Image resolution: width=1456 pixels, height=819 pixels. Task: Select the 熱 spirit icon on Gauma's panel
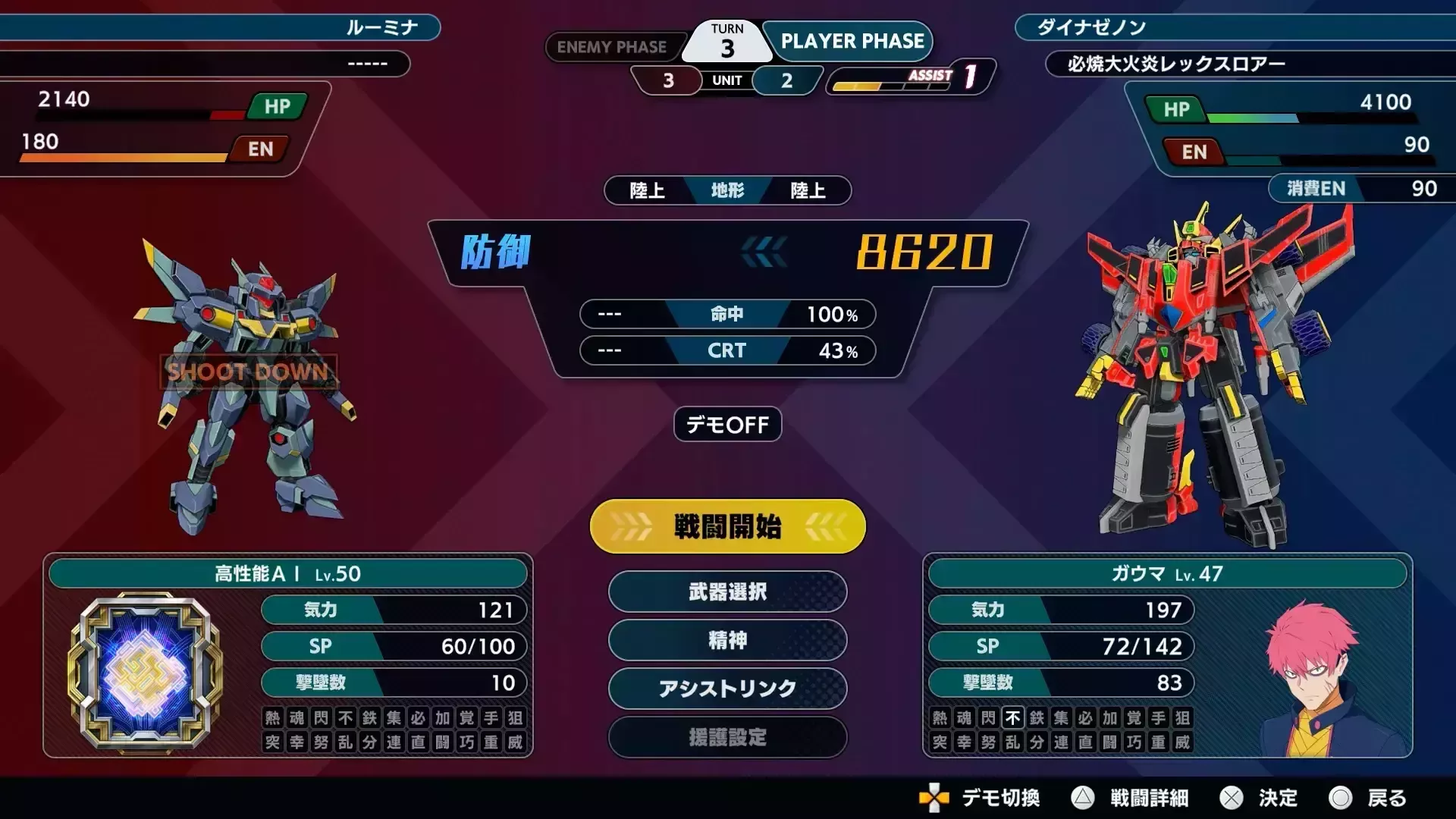(x=940, y=718)
